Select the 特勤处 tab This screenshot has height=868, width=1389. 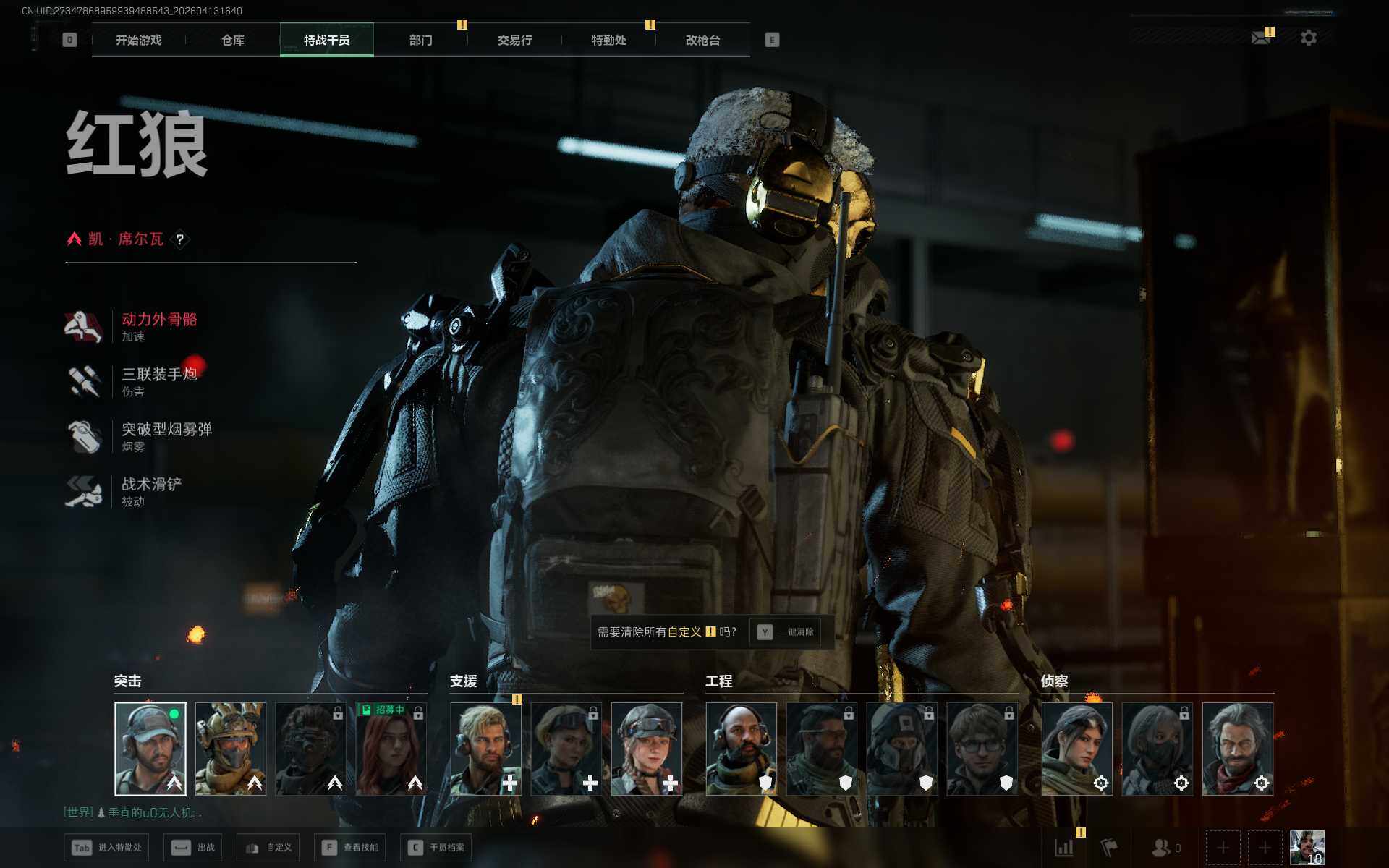[608, 41]
